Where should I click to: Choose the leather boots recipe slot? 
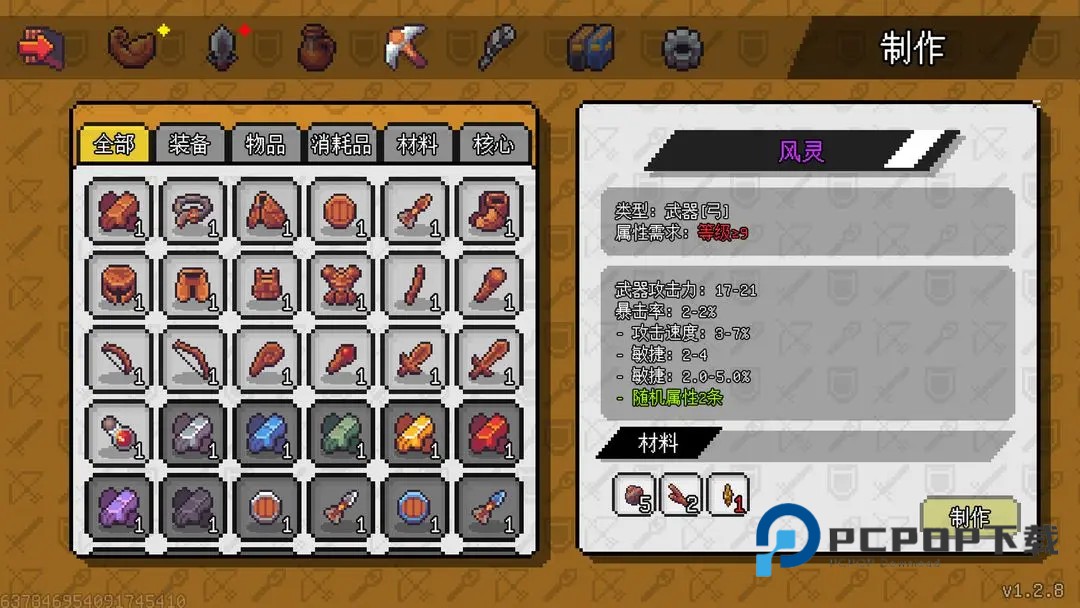pos(489,211)
